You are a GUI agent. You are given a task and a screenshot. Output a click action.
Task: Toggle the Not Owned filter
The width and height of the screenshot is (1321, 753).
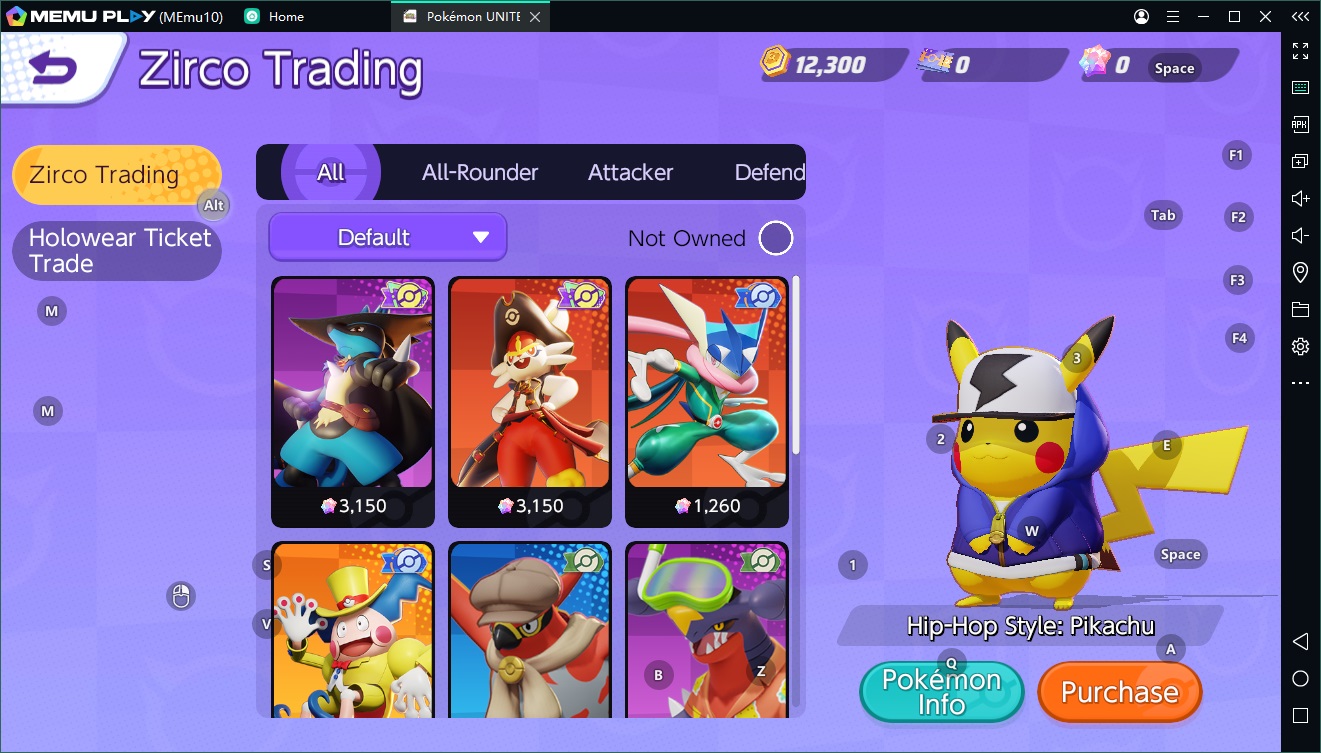776,238
